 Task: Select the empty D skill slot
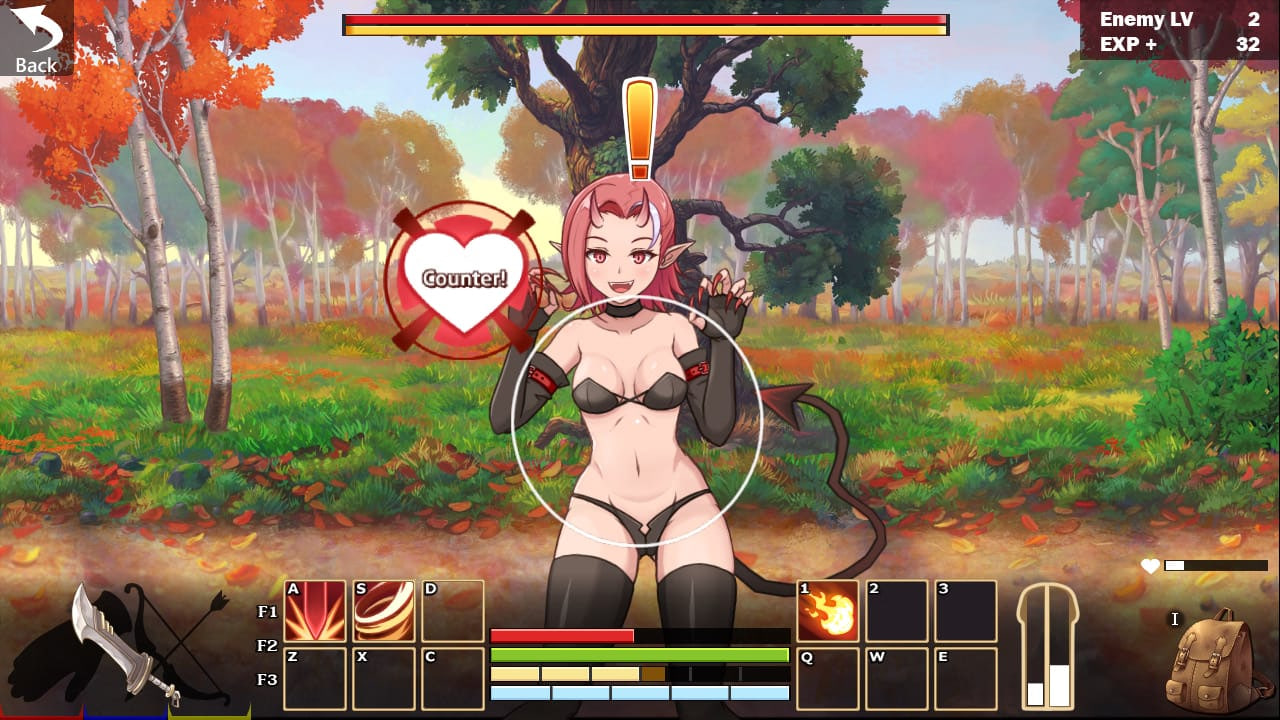pos(452,612)
